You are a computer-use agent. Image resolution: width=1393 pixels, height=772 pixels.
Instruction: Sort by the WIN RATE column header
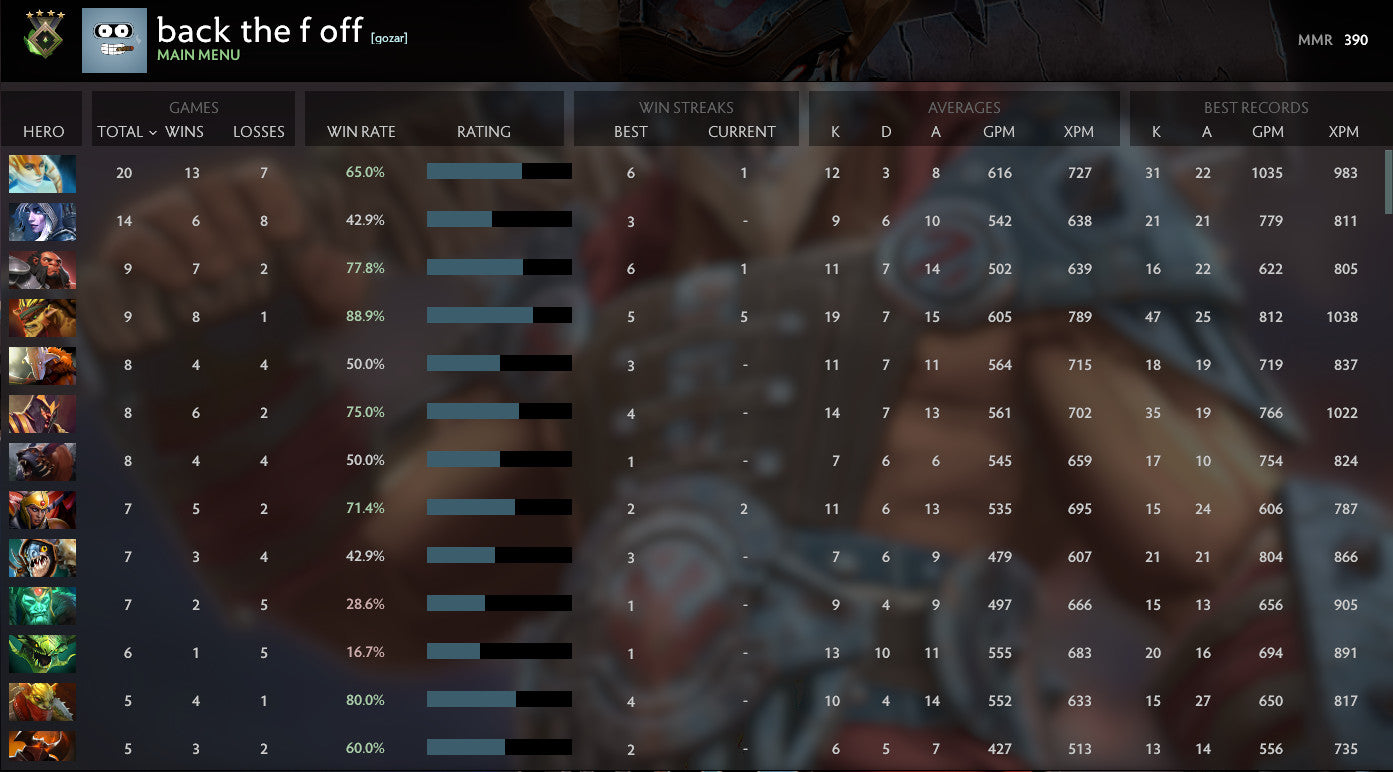(x=362, y=131)
